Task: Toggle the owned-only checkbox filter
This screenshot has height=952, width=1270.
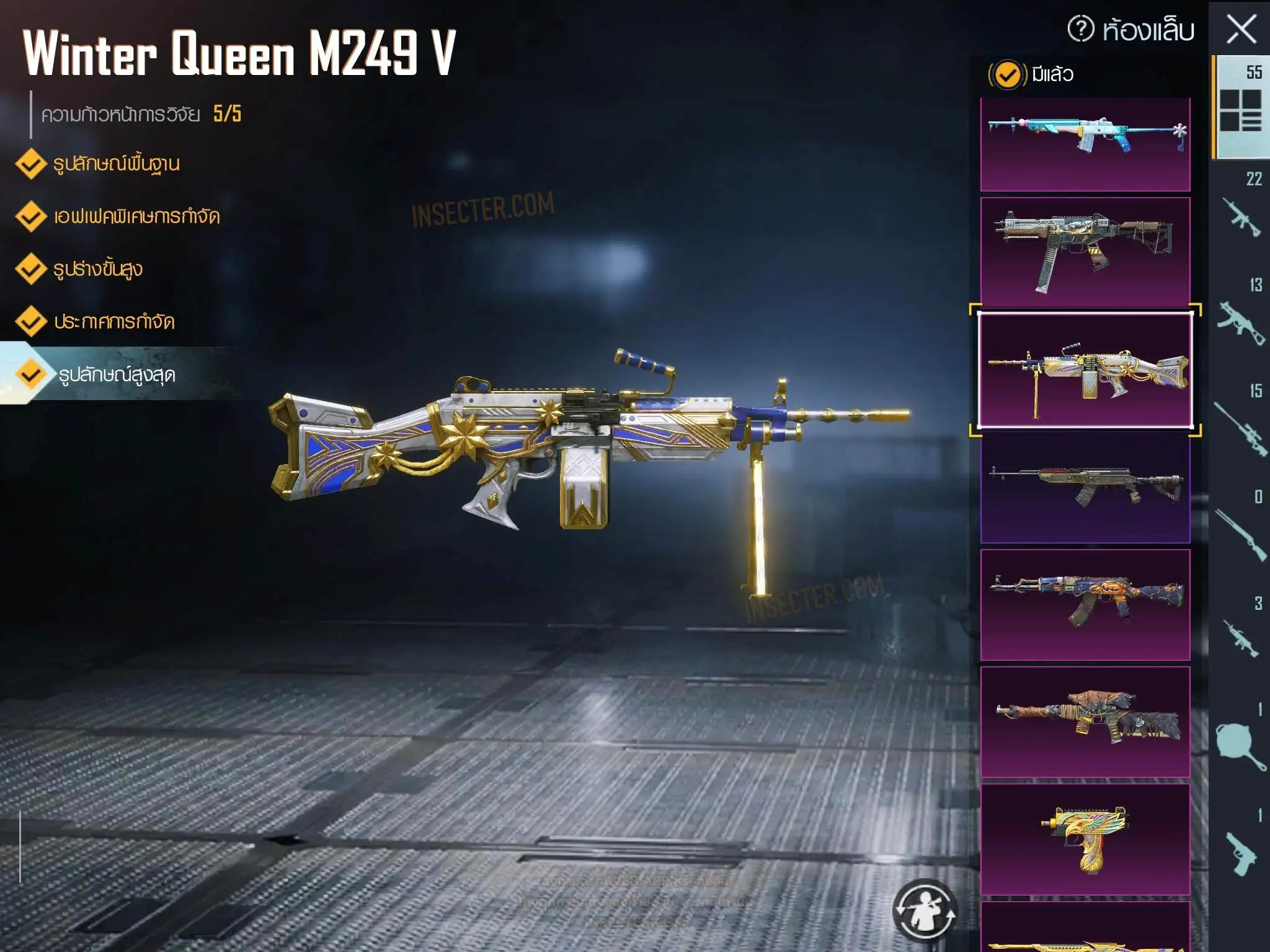Action: [1007, 75]
